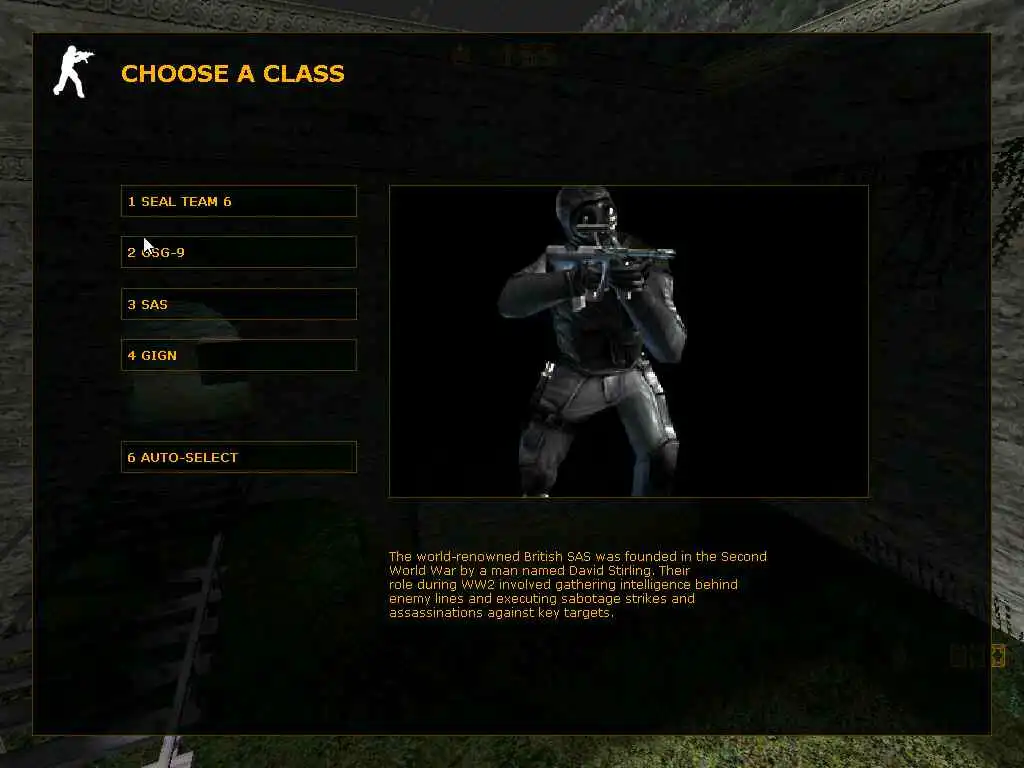This screenshot has height=768, width=1024.
Task: Choose the Seal Team 6 class
Action: [238, 201]
